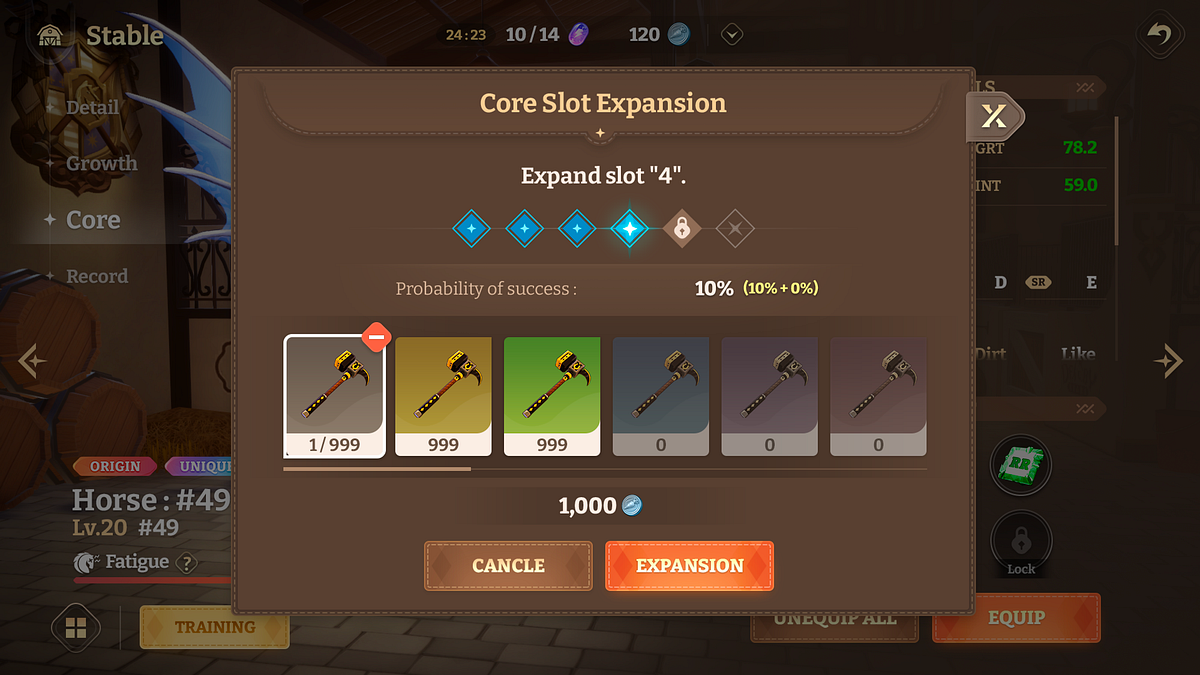Select the first hammer slot showing 1/999
The height and width of the screenshot is (675, 1200).
click(x=334, y=396)
